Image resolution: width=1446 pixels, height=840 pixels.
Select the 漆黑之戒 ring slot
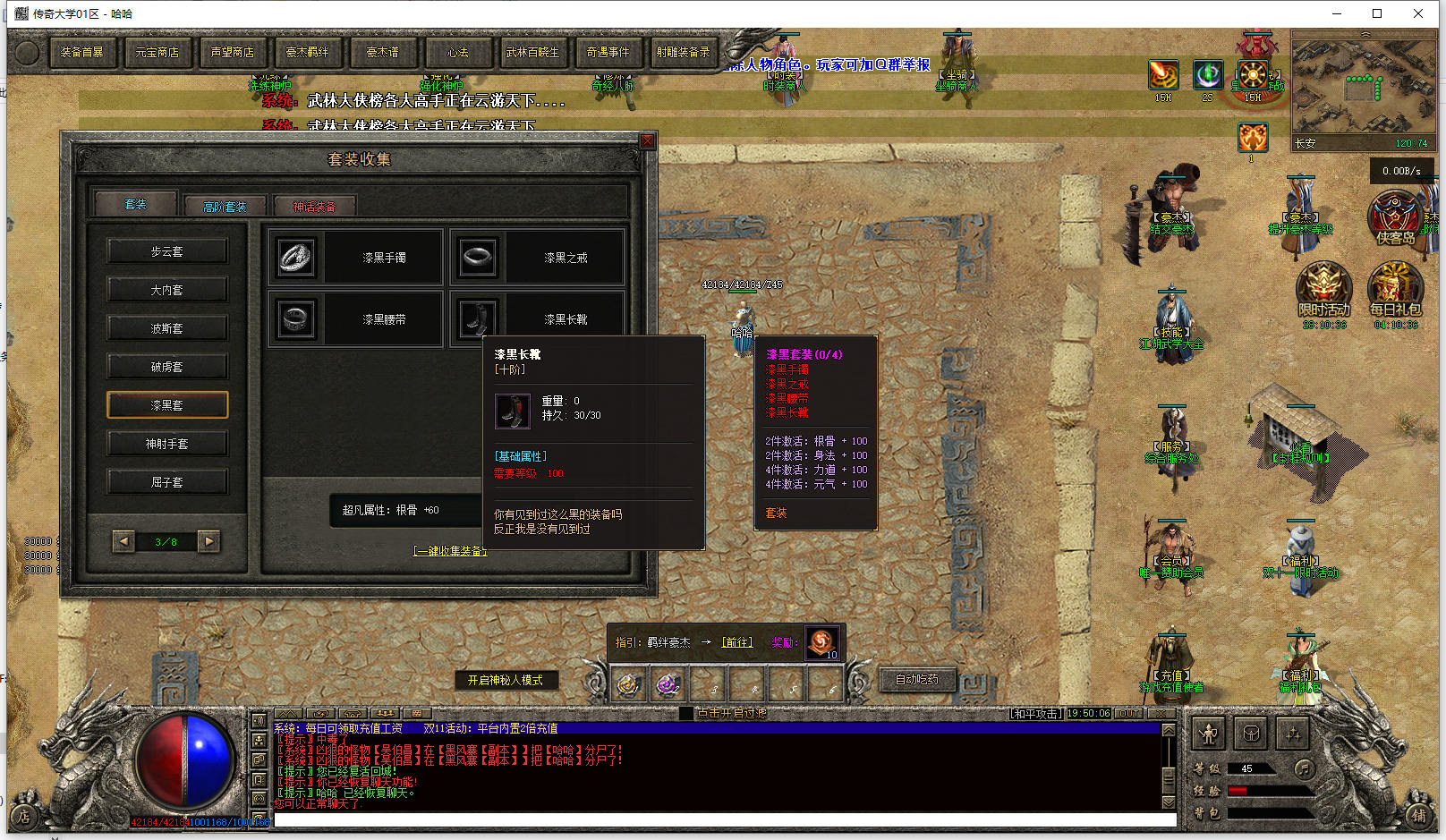(537, 258)
